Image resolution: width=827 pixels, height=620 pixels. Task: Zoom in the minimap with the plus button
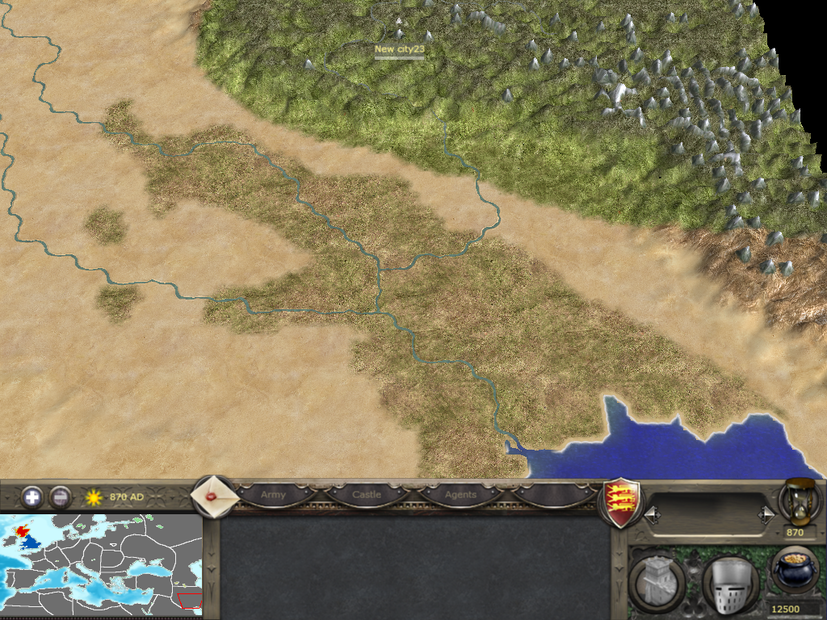33,496
